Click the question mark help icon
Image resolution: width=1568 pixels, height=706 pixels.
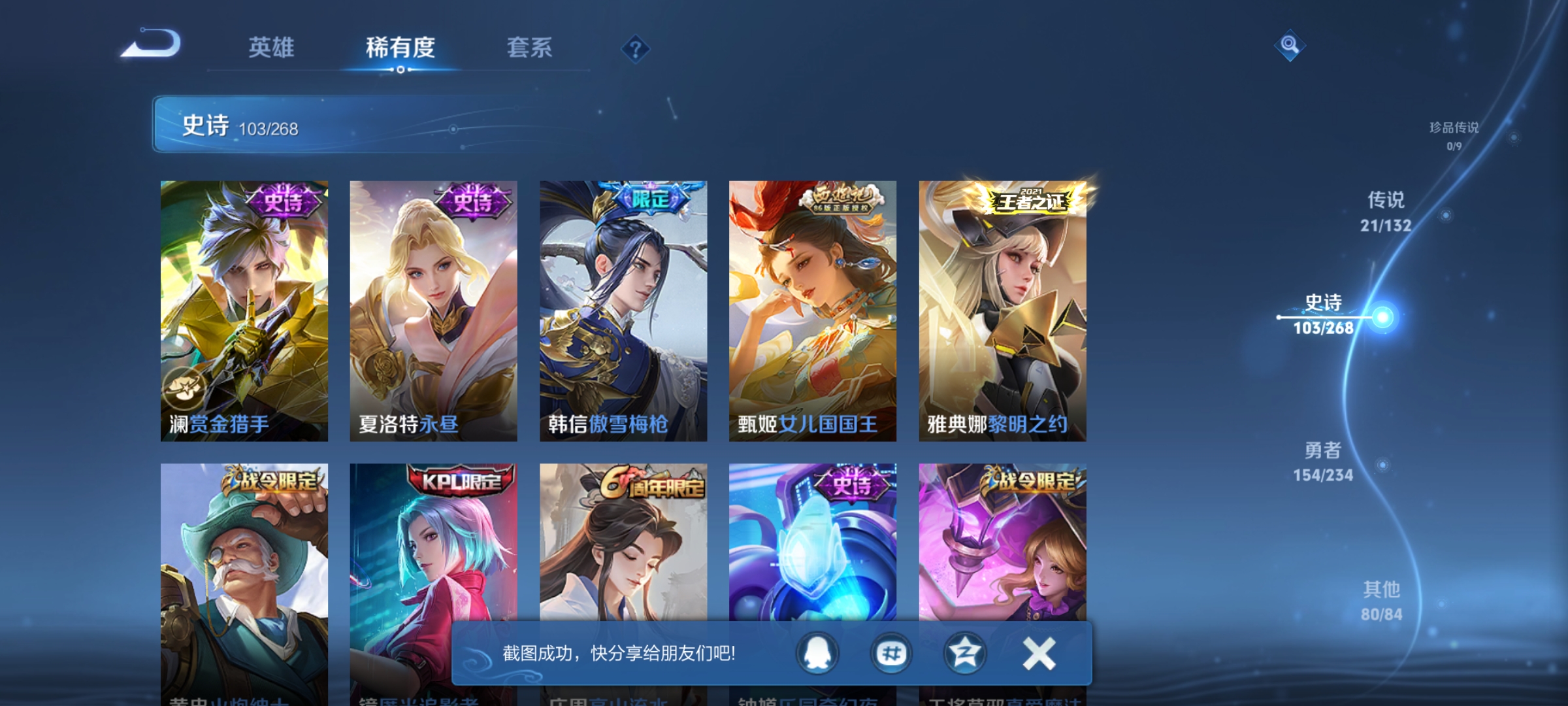(x=635, y=50)
